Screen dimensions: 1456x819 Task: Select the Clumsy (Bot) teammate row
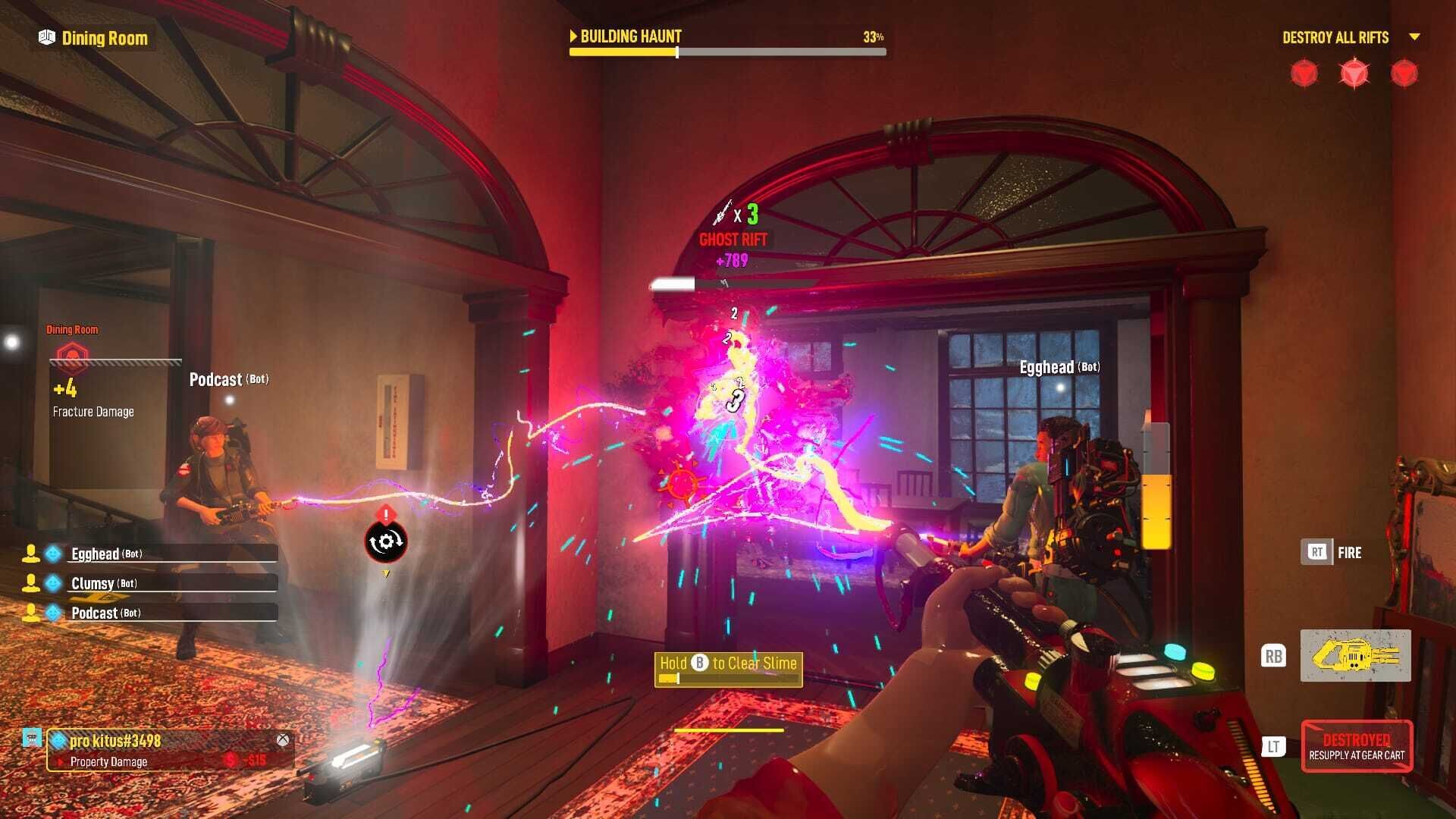pyautogui.click(x=152, y=583)
